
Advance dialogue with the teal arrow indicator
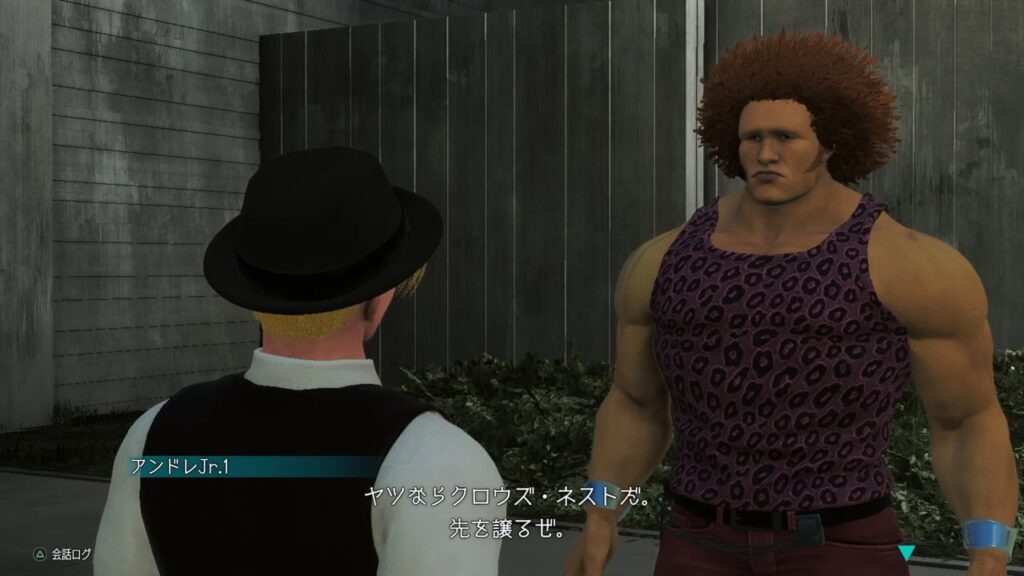906,551
